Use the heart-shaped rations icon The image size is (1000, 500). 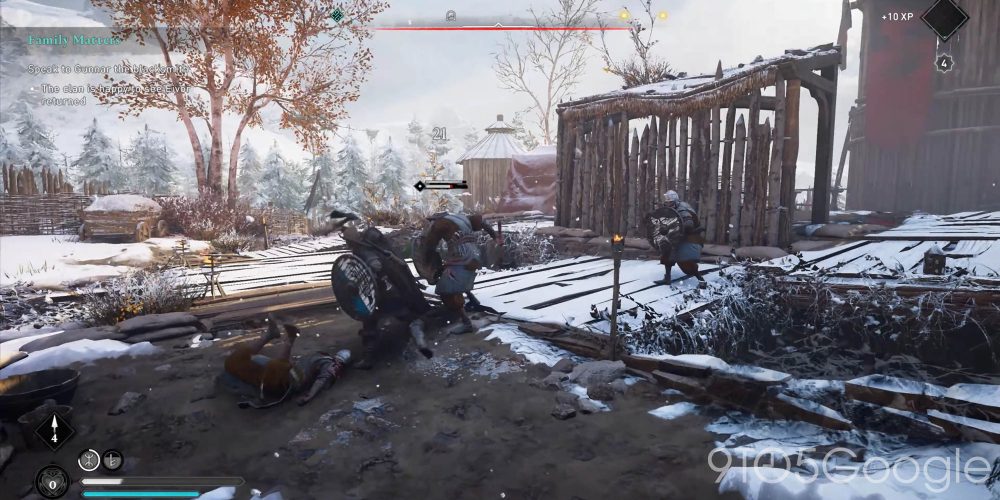(52, 482)
